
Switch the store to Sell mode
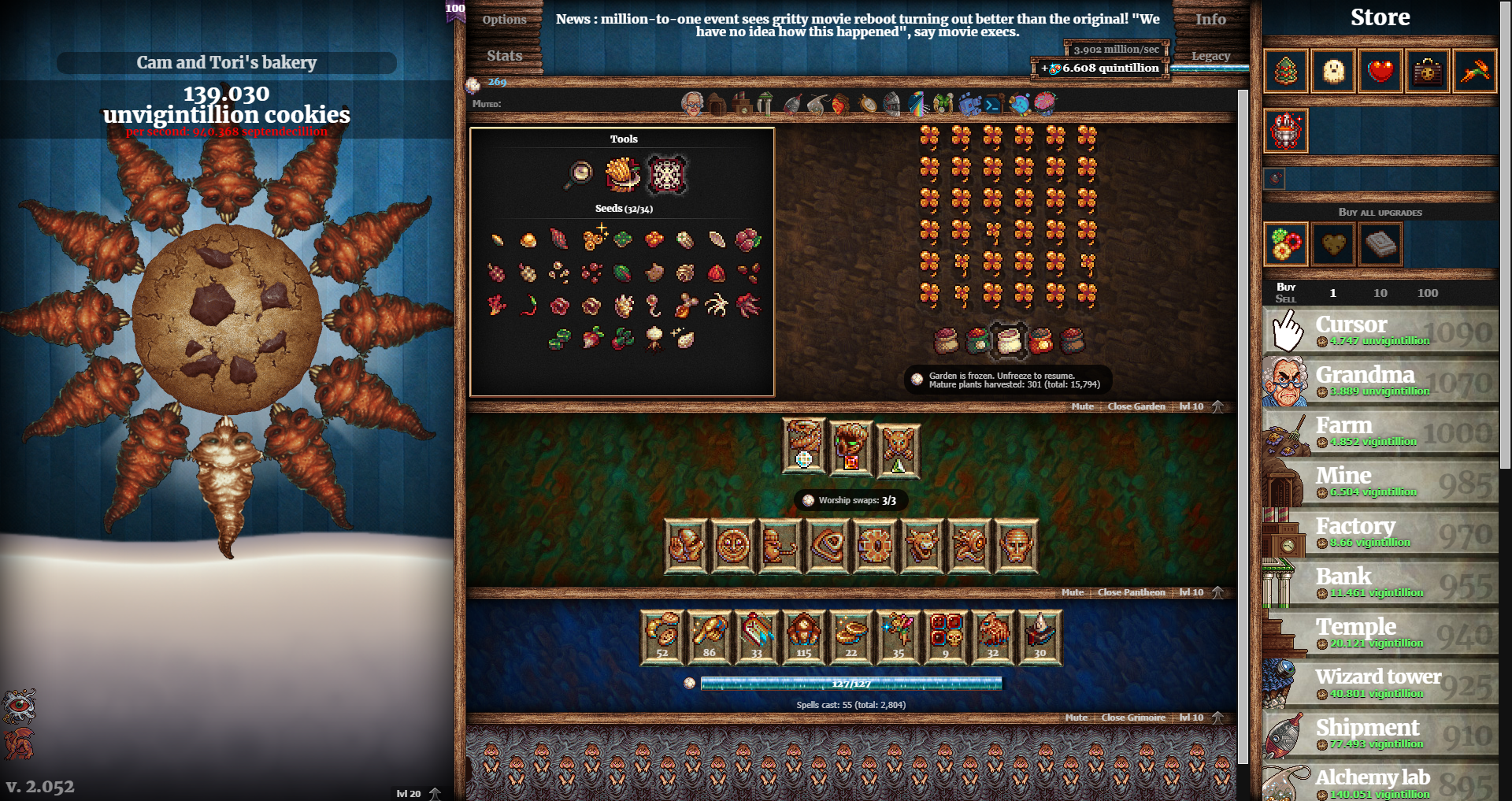tap(1286, 298)
